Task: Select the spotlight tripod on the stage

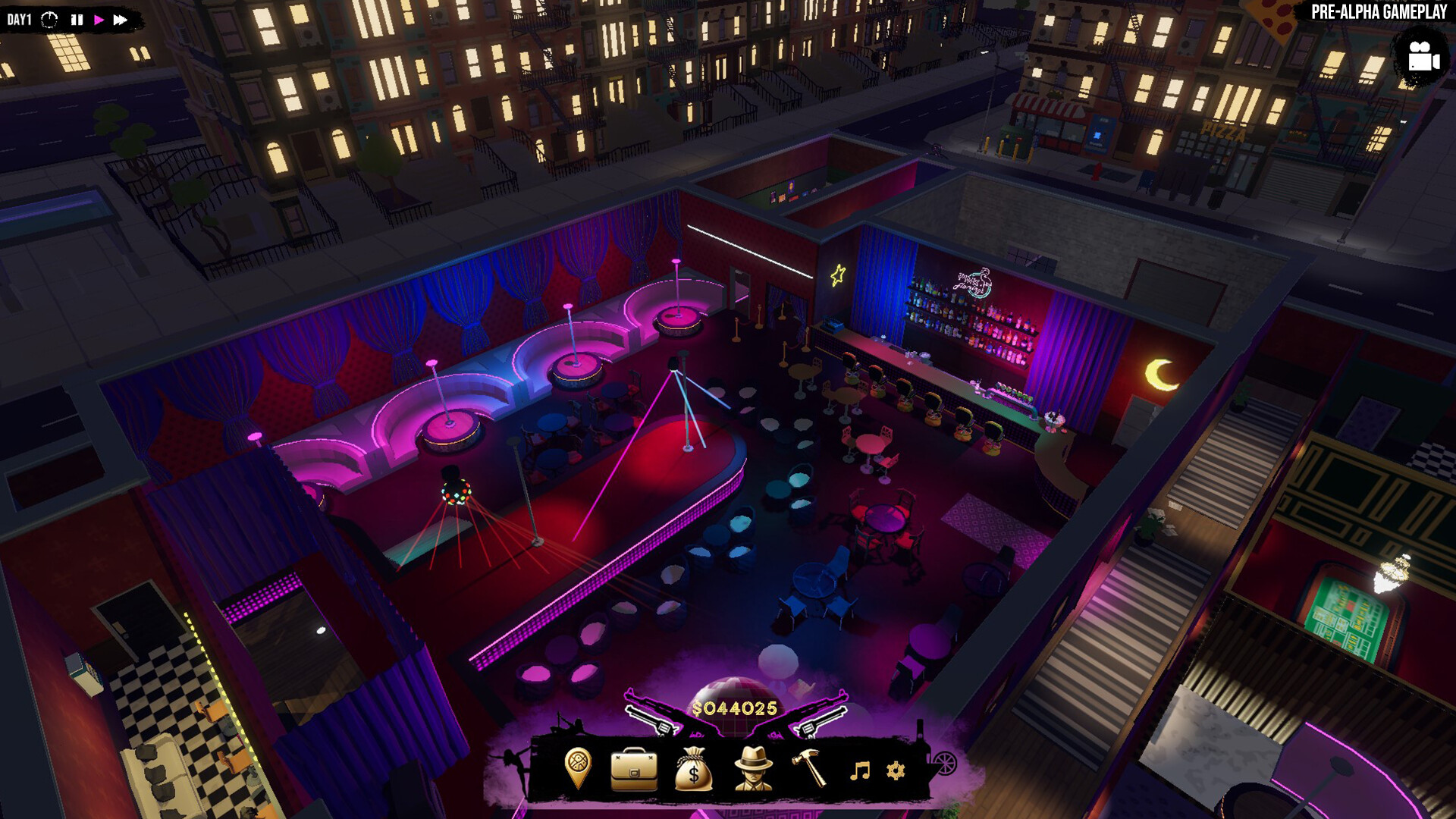Action: coord(682,402)
